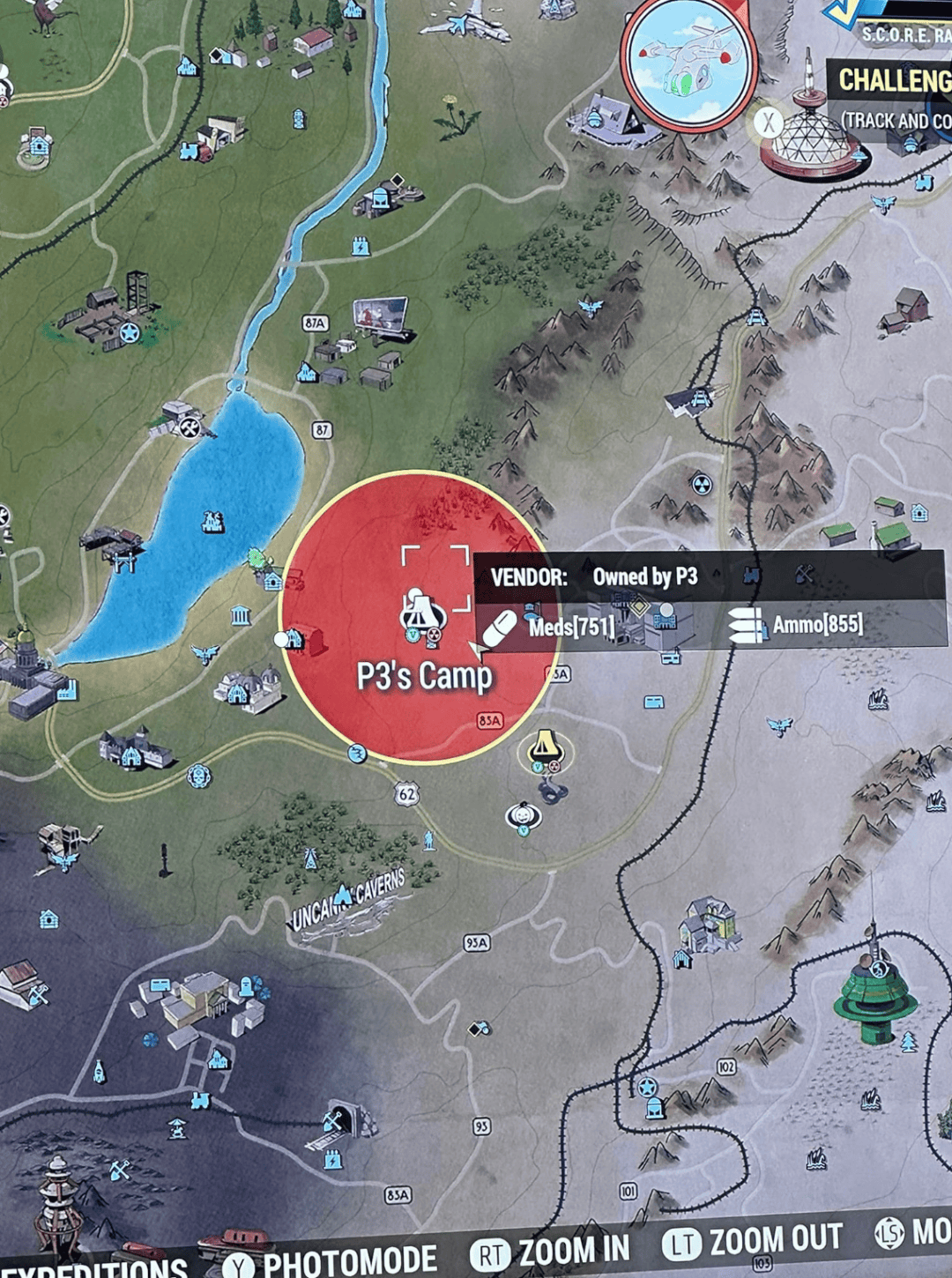The width and height of the screenshot is (952, 1278).
Task: Select the green saucer-shaped tower landmark
Action: pyautogui.click(x=874, y=992)
